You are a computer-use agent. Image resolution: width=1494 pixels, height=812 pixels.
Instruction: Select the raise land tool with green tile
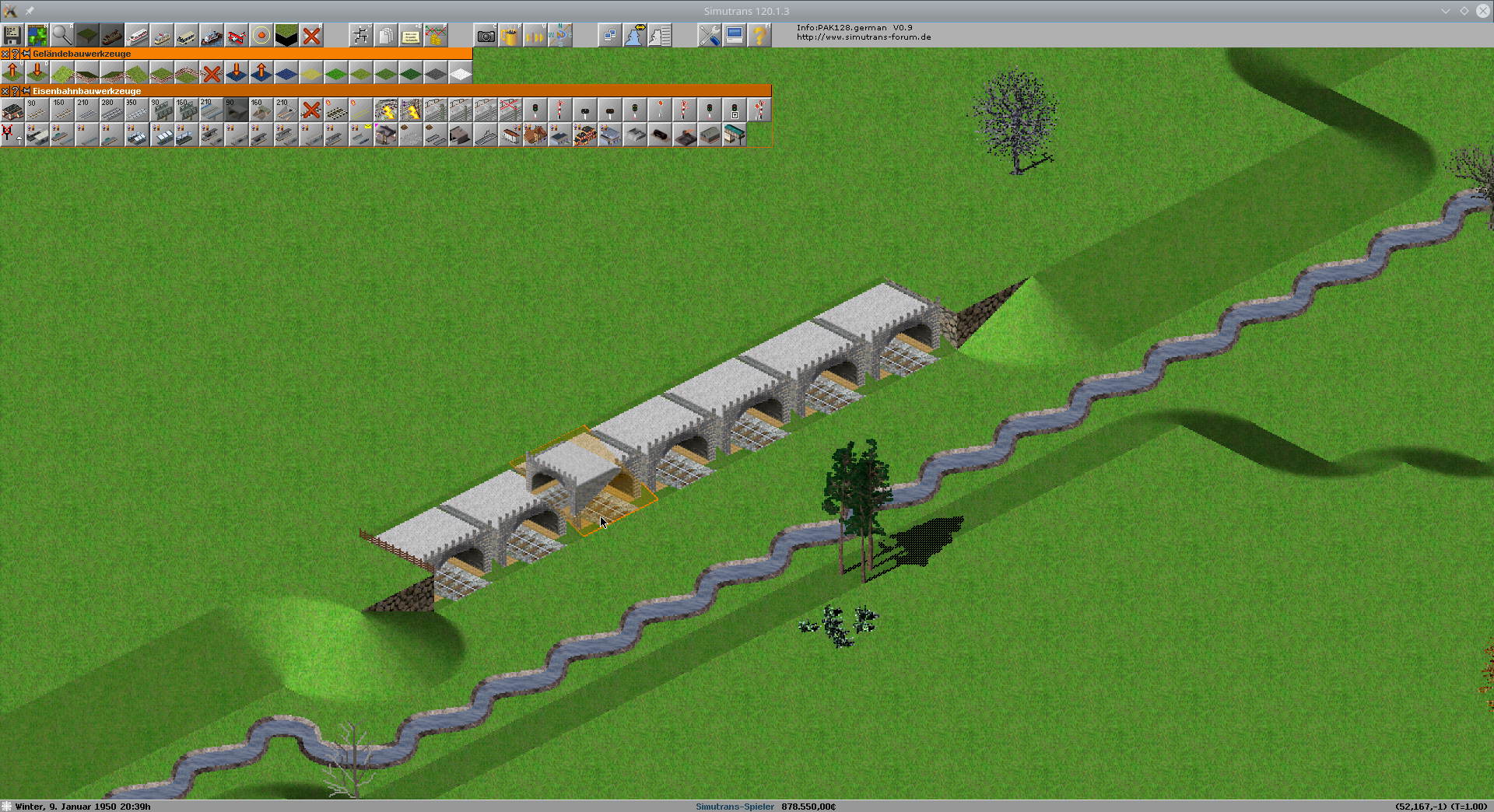click(12, 72)
